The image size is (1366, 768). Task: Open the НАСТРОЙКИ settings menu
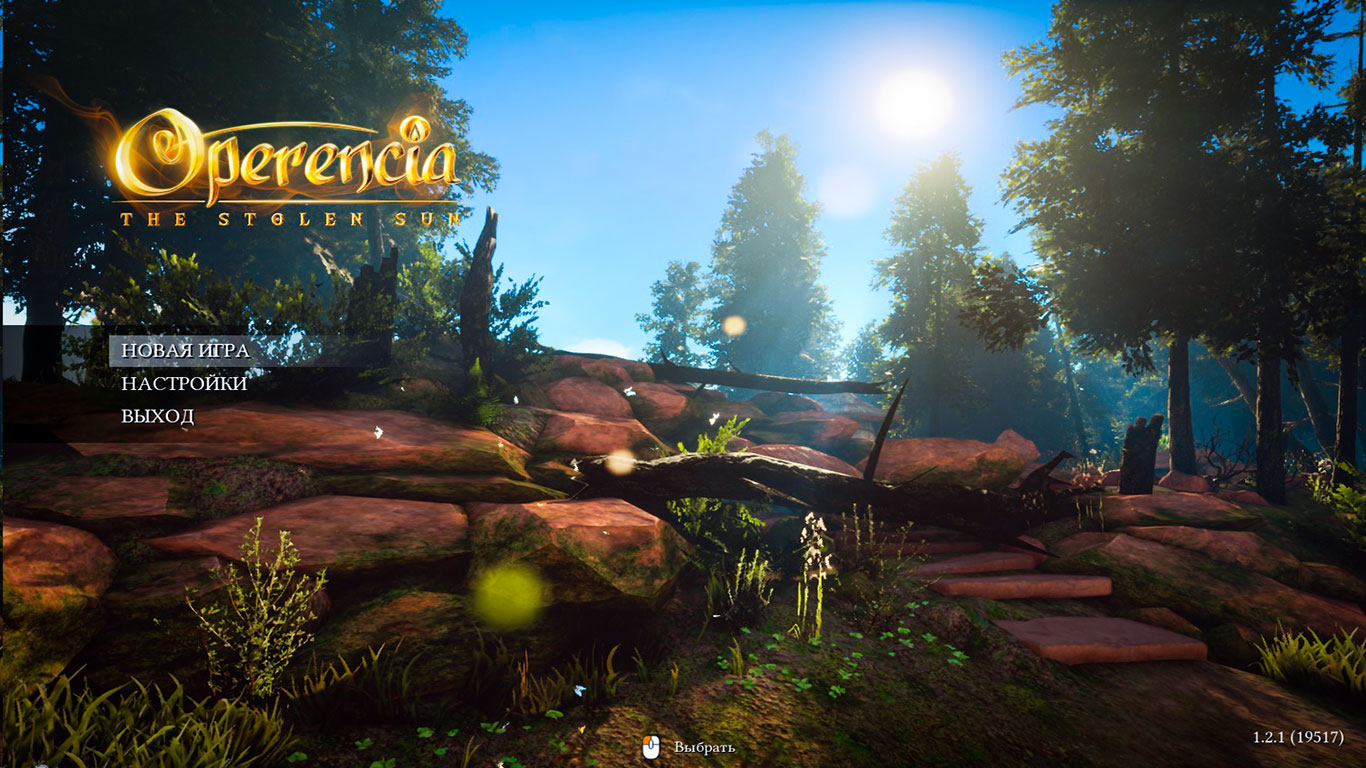tap(184, 384)
